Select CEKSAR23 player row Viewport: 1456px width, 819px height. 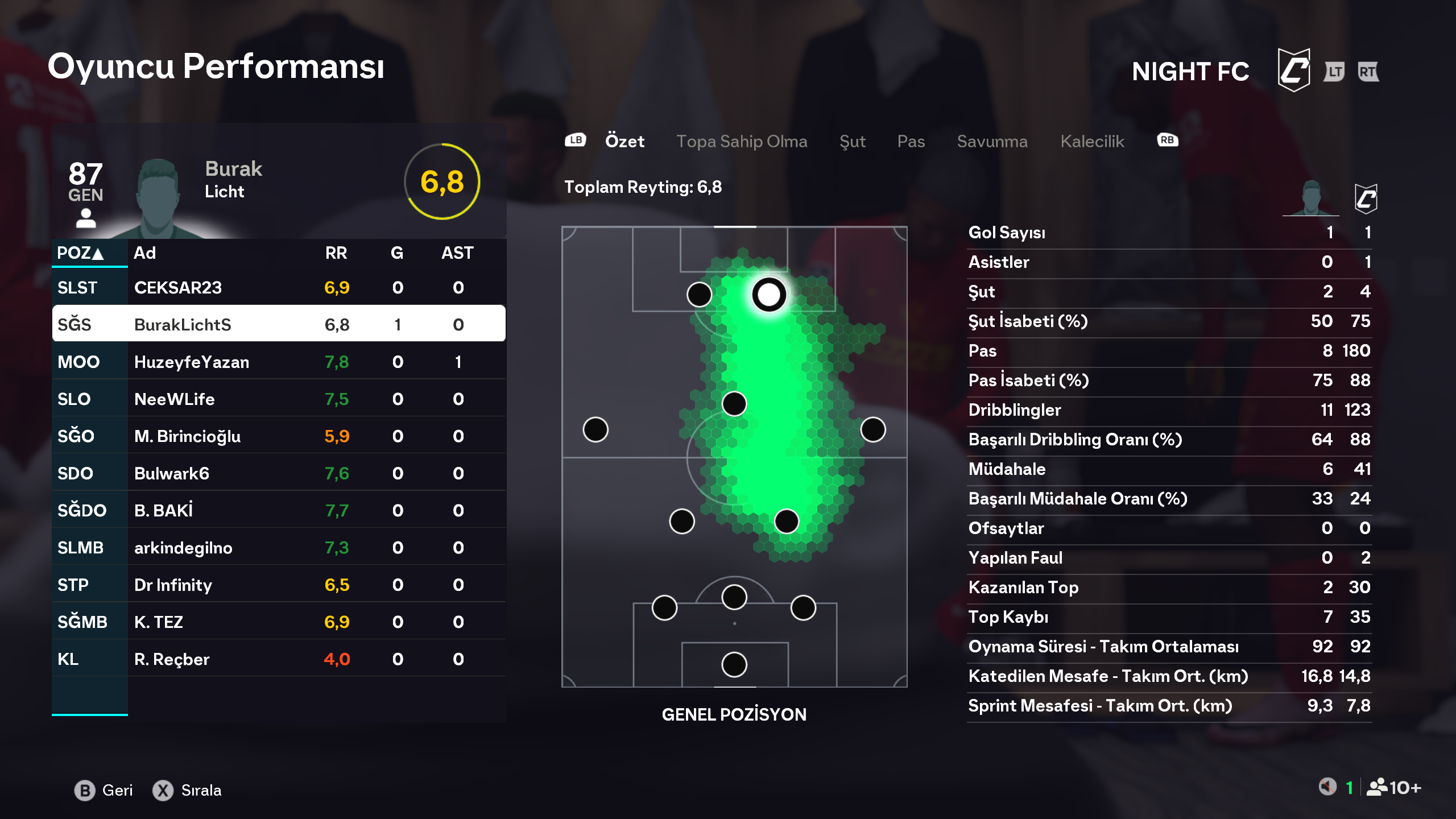click(x=279, y=288)
